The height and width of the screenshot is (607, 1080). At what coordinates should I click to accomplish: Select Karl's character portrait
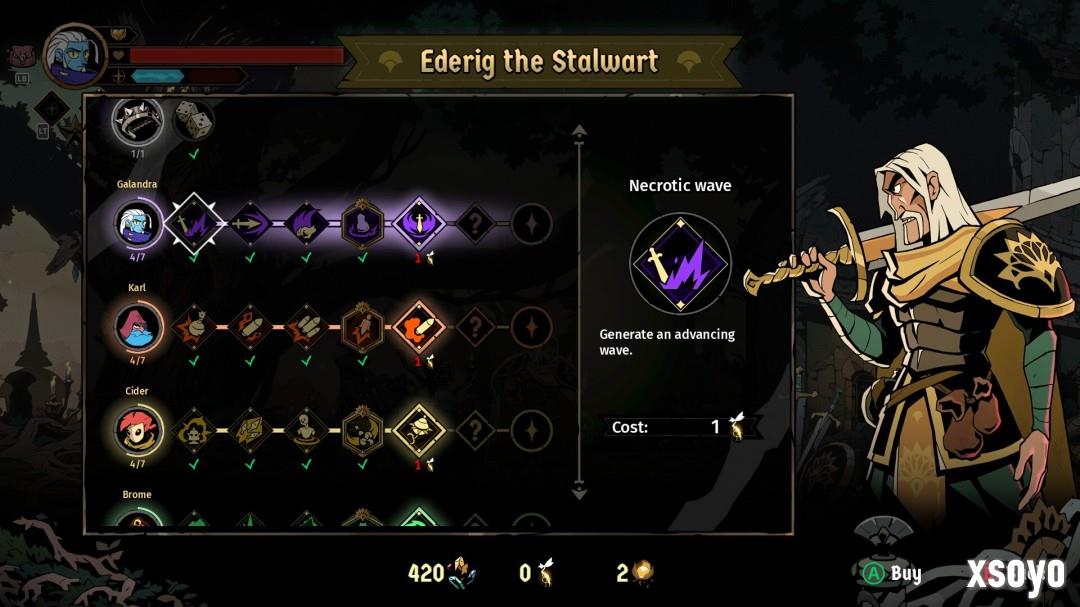[137, 327]
